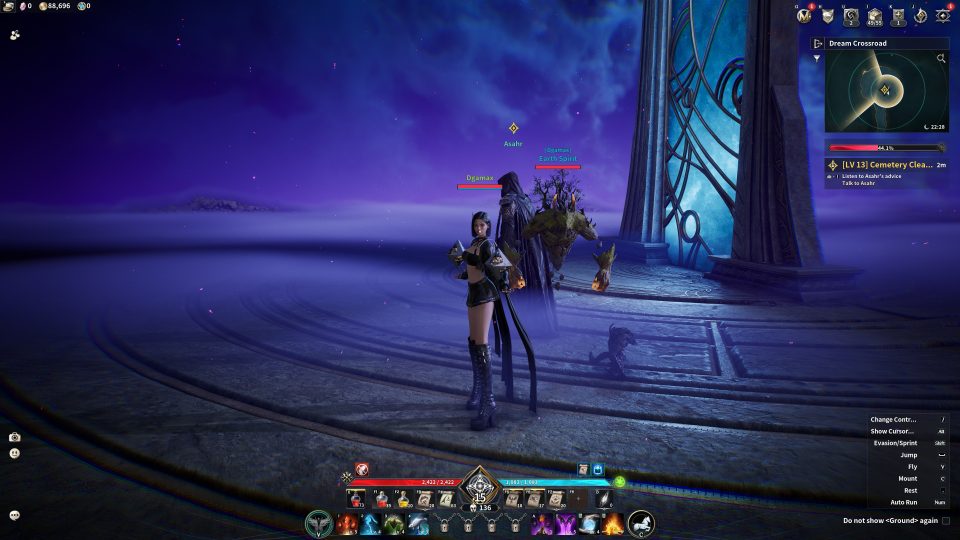The width and height of the screenshot is (960, 540).
Task: Summon the mount with the white horse icon
Action: click(x=641, y=523)
